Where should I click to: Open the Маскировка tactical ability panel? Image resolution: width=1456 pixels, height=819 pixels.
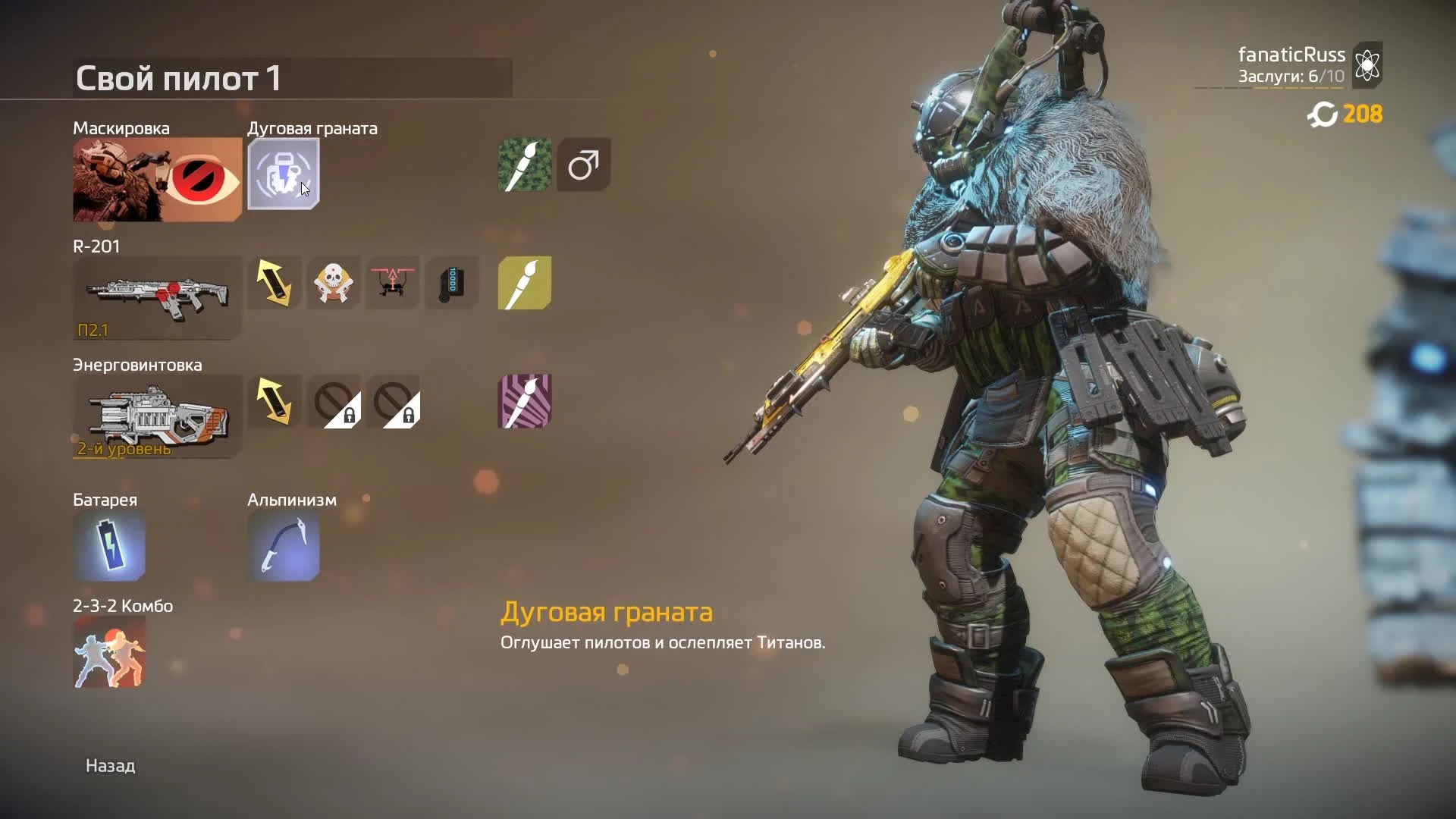coord(155,180)
